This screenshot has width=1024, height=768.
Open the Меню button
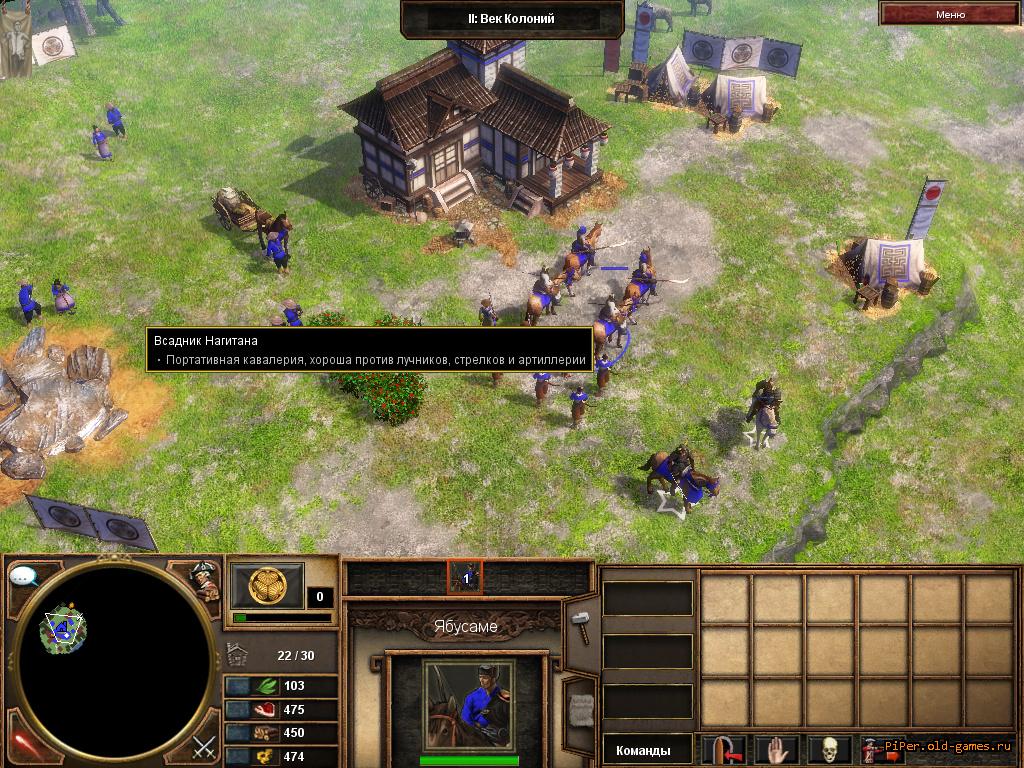point(950,14)
